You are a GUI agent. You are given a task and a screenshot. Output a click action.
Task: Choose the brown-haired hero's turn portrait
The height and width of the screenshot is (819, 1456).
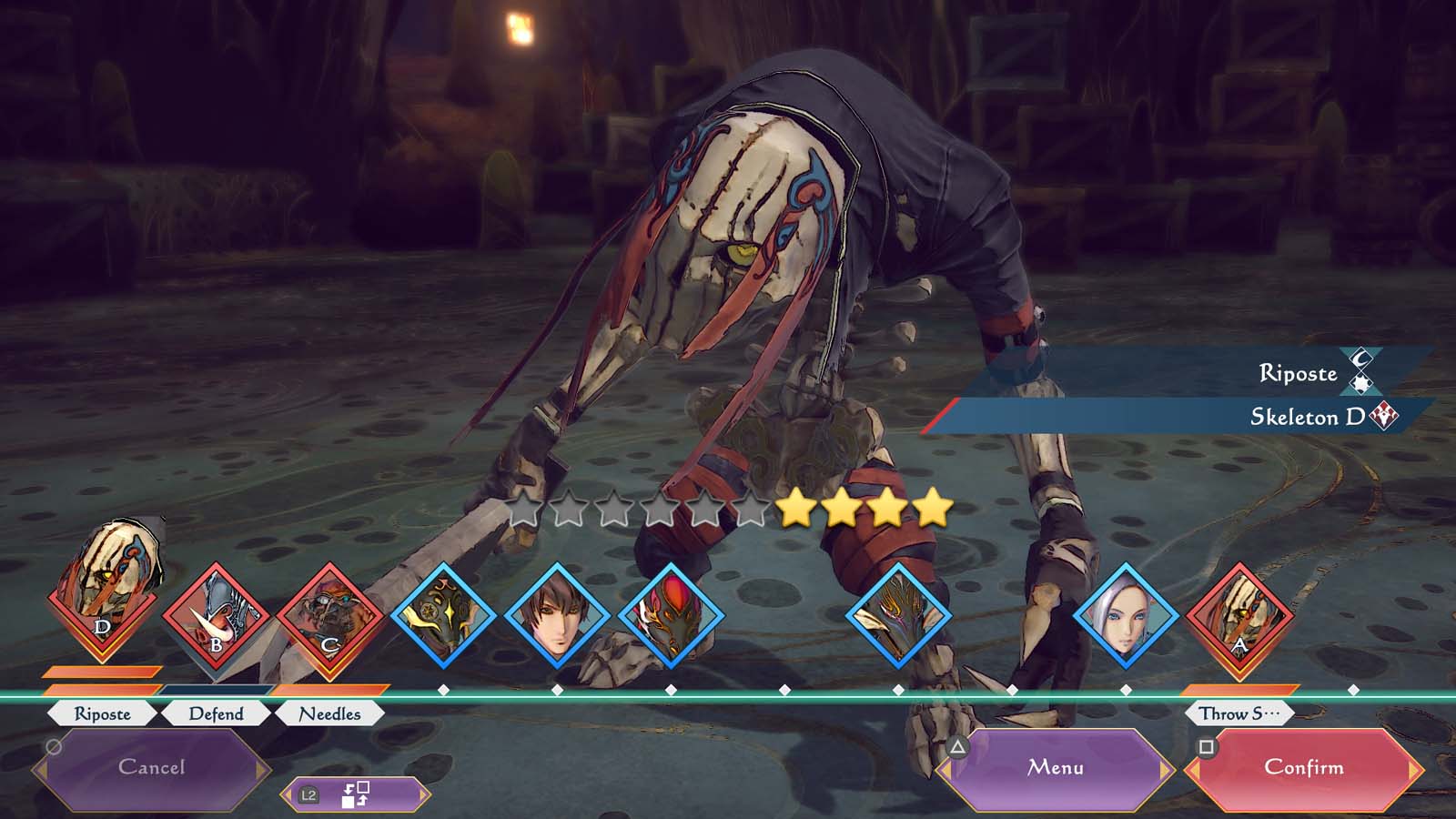pyautogui.click(x=557, y=616)
